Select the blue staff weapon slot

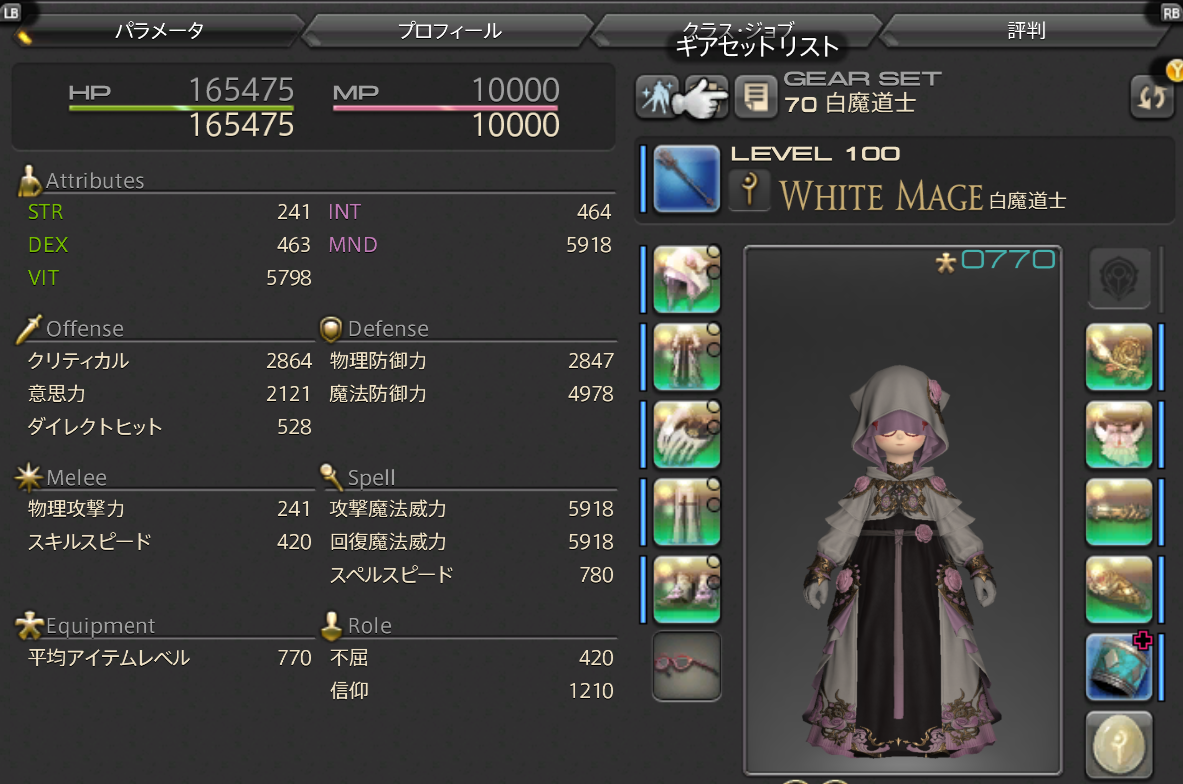(686, 179)
